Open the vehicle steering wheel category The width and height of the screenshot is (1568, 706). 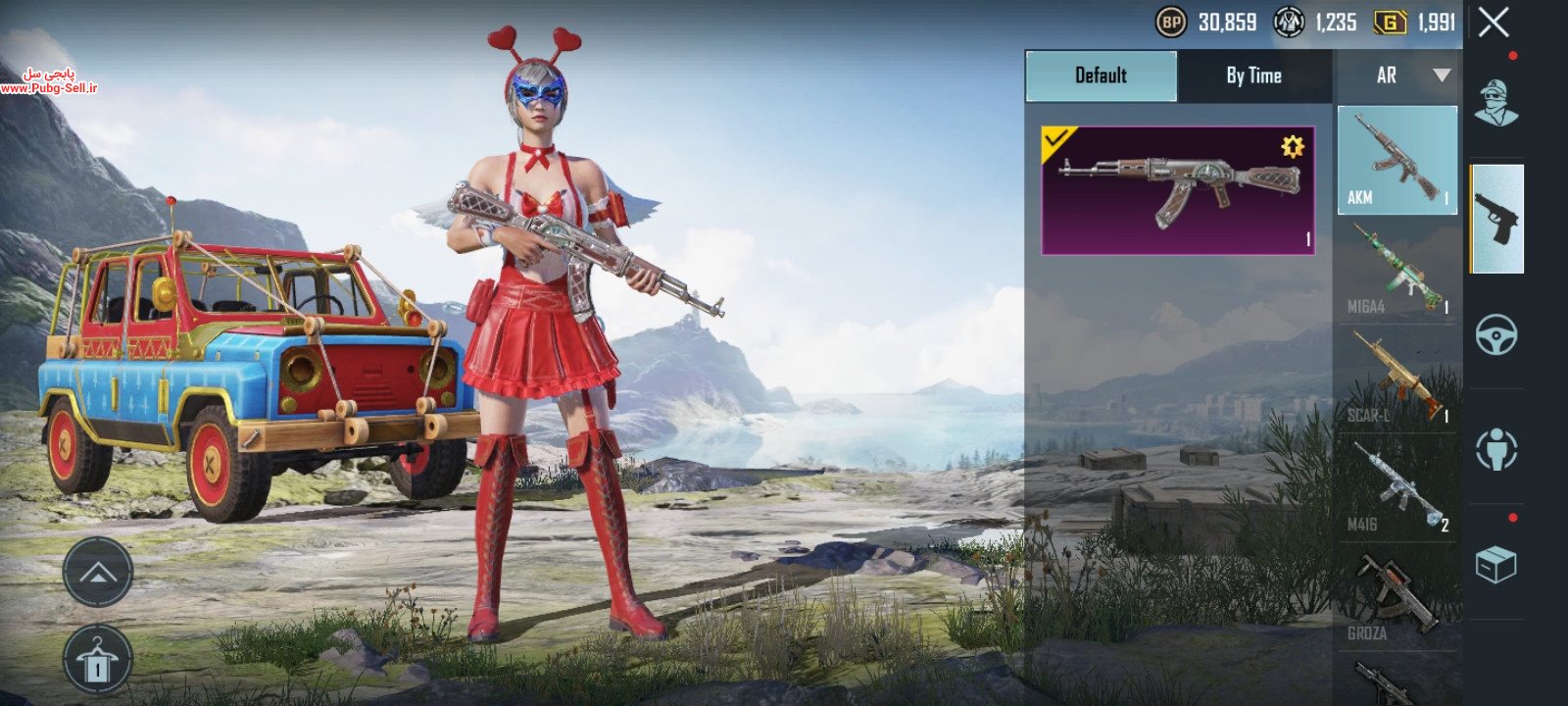coord(1496,334)
